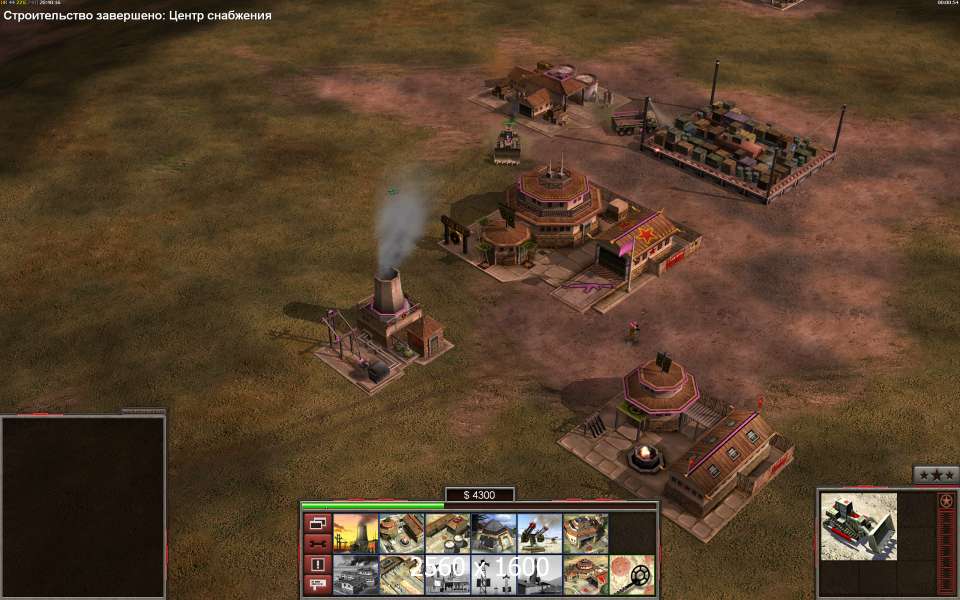Select the Barracks build icon
960x600 pixels.
[401, 533]
